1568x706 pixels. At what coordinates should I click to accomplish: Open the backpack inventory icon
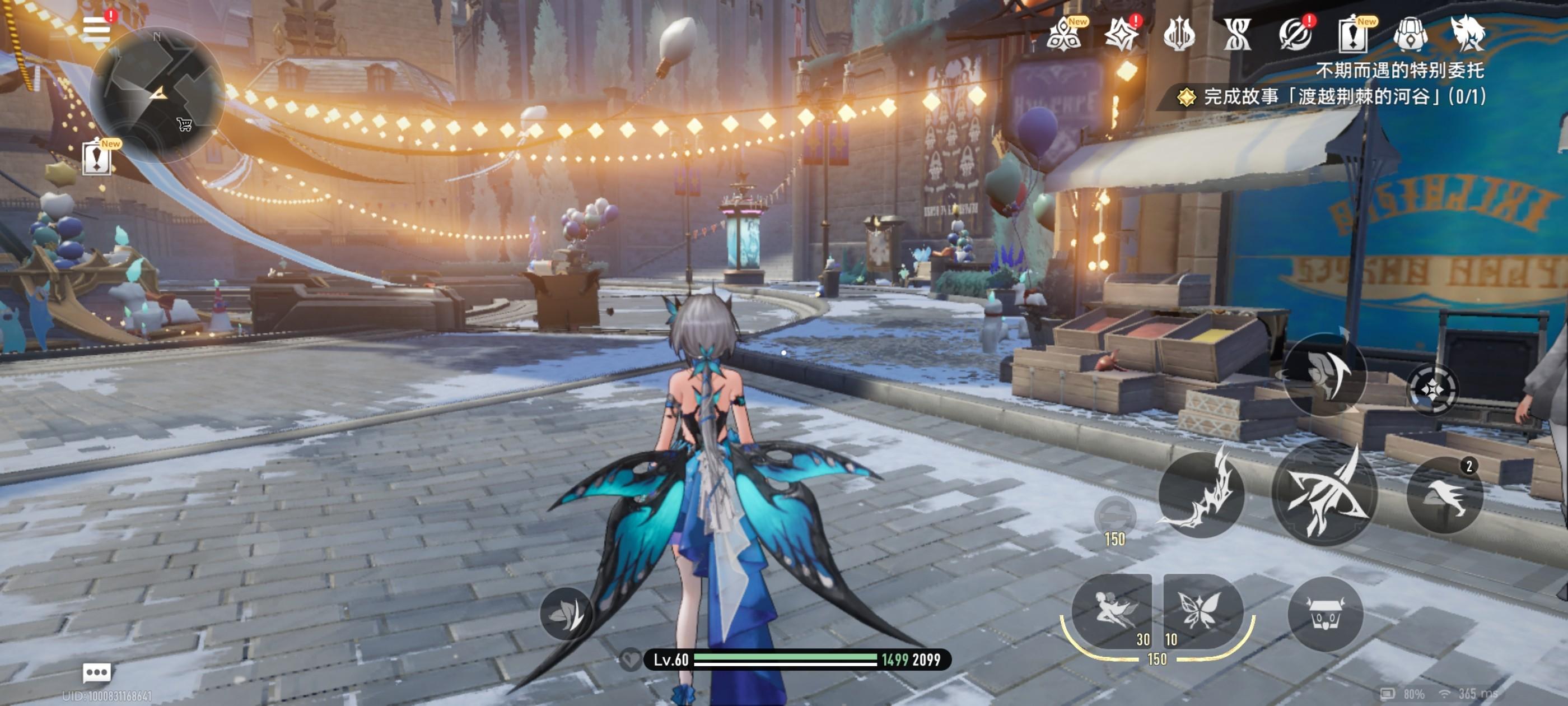click(1410, 35)
